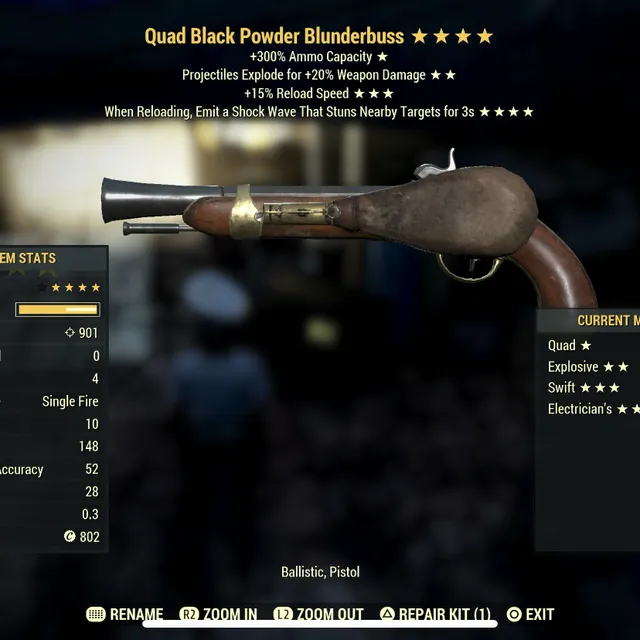The image size is (640, 640).
Task: Use the REPAIR KIT (1) option
Action: (x=435, y=614)
